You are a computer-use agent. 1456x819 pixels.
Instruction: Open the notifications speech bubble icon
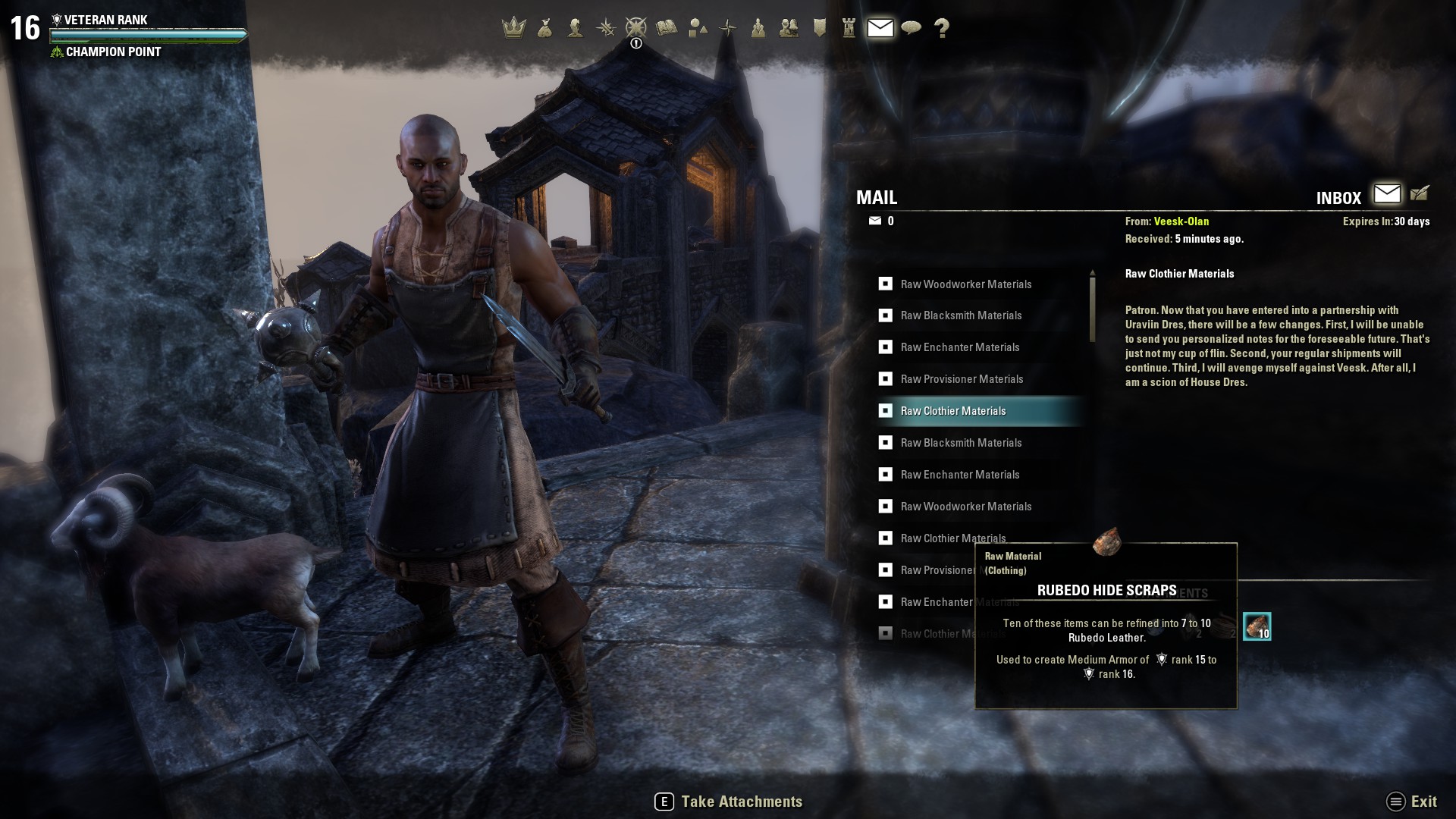(911, 28)
